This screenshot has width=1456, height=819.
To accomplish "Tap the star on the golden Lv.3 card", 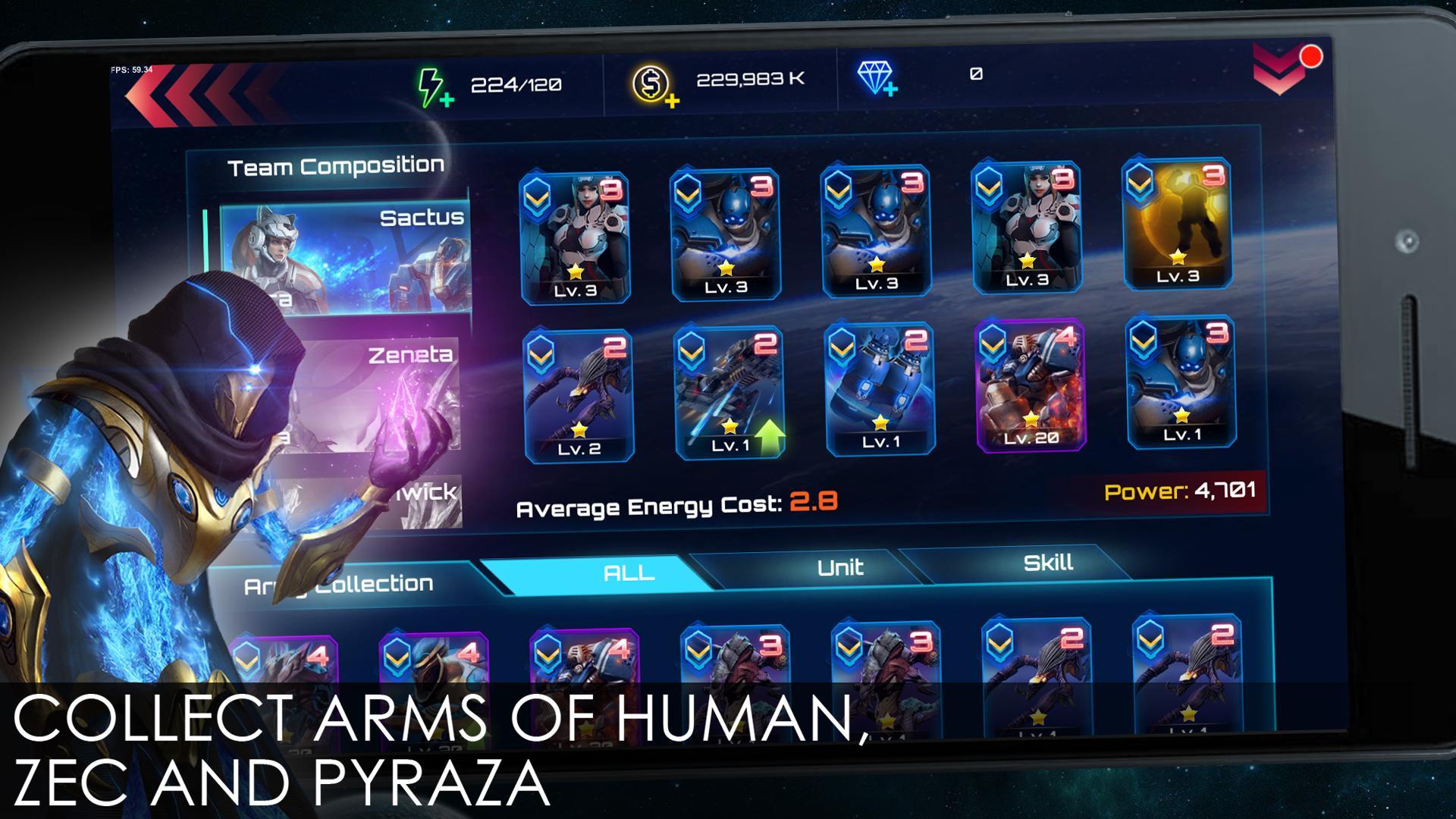I will click(x=1177, y=258).
